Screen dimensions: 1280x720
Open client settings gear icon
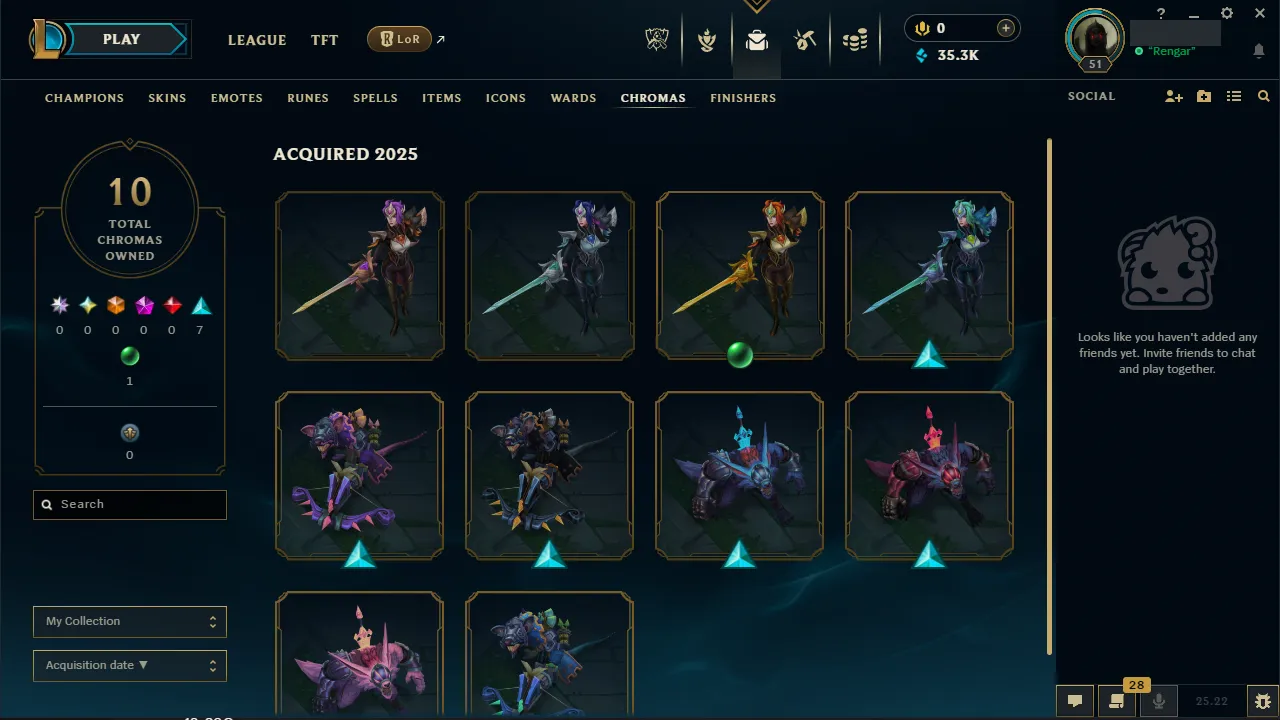point(1227,14)
